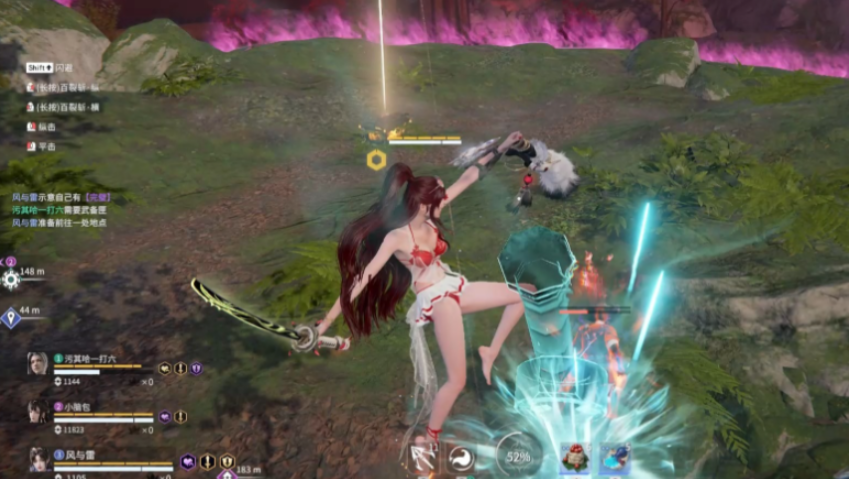Click the blue location pin marker showing 44 m
This screenshot has width=849, height=479.
tap(10, 318)
